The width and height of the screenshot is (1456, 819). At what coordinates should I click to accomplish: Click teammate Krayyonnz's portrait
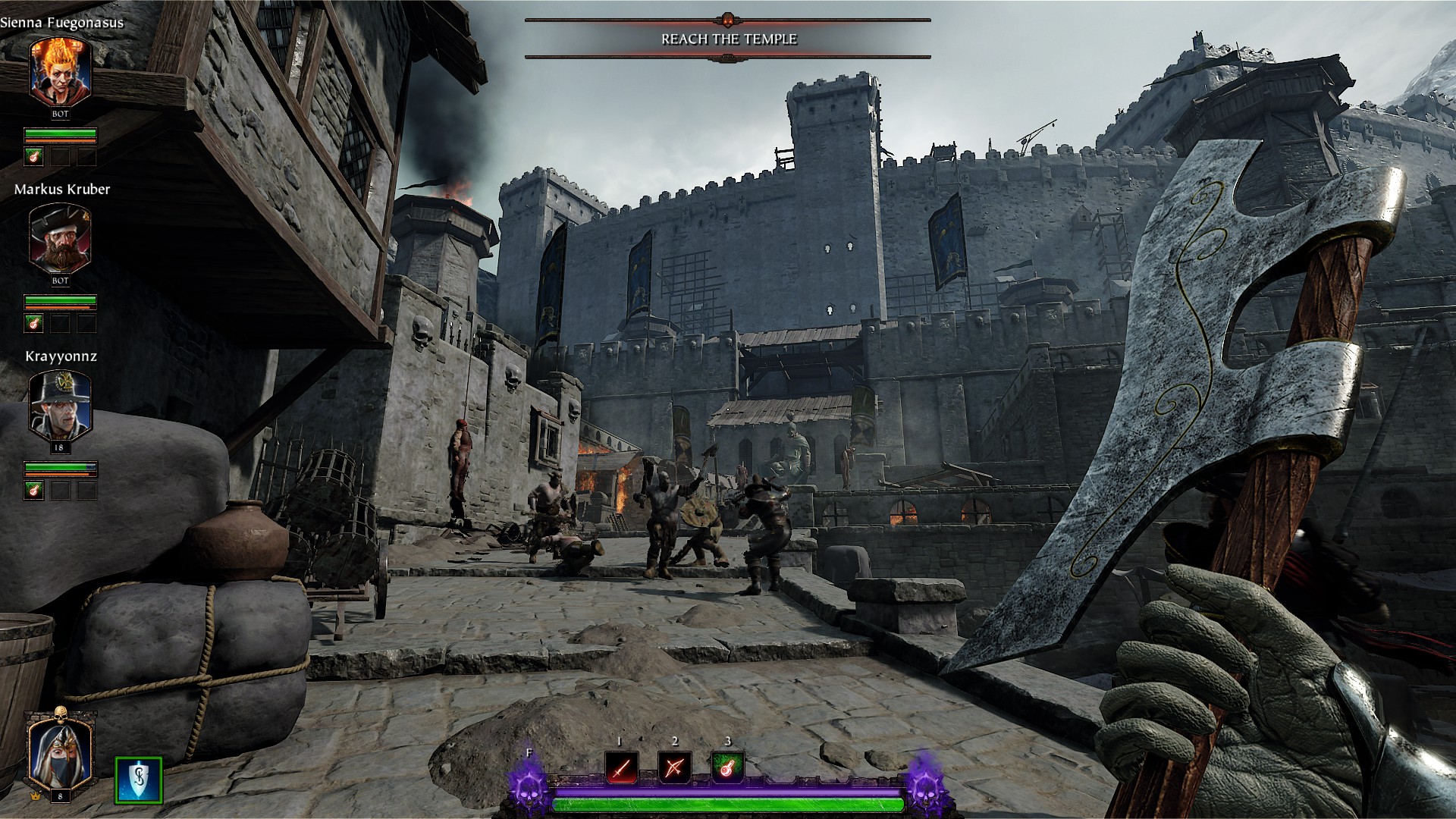61,406
